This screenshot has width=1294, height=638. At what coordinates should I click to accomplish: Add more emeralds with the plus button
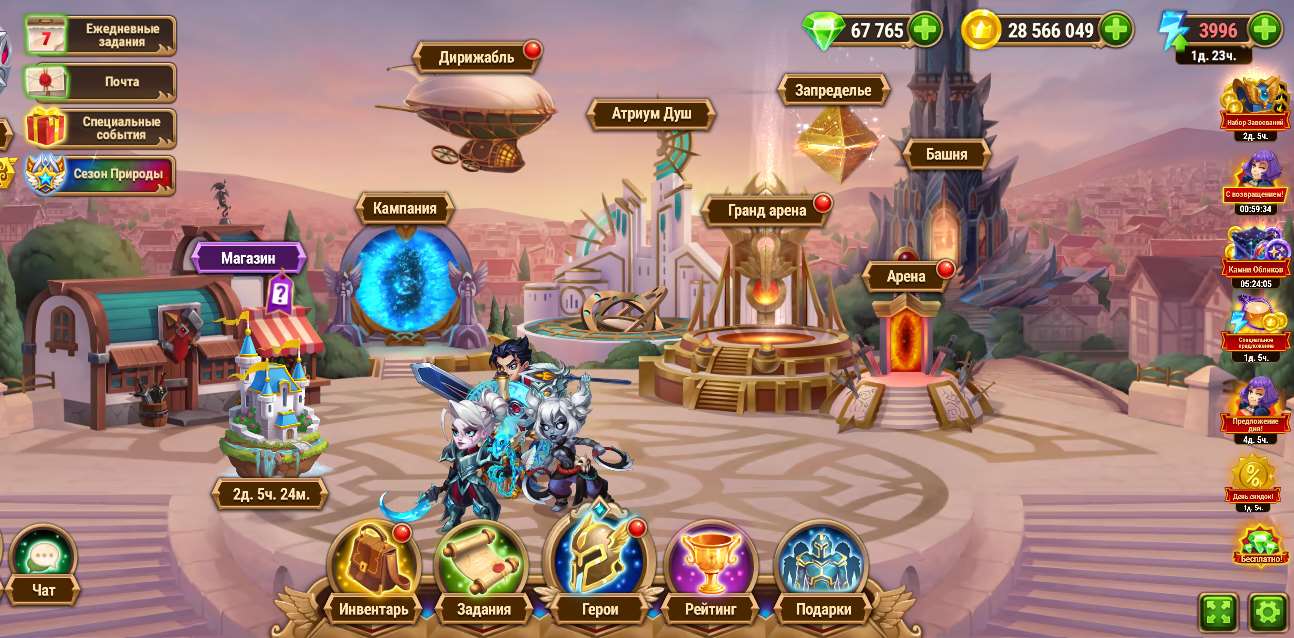point(925,30)
